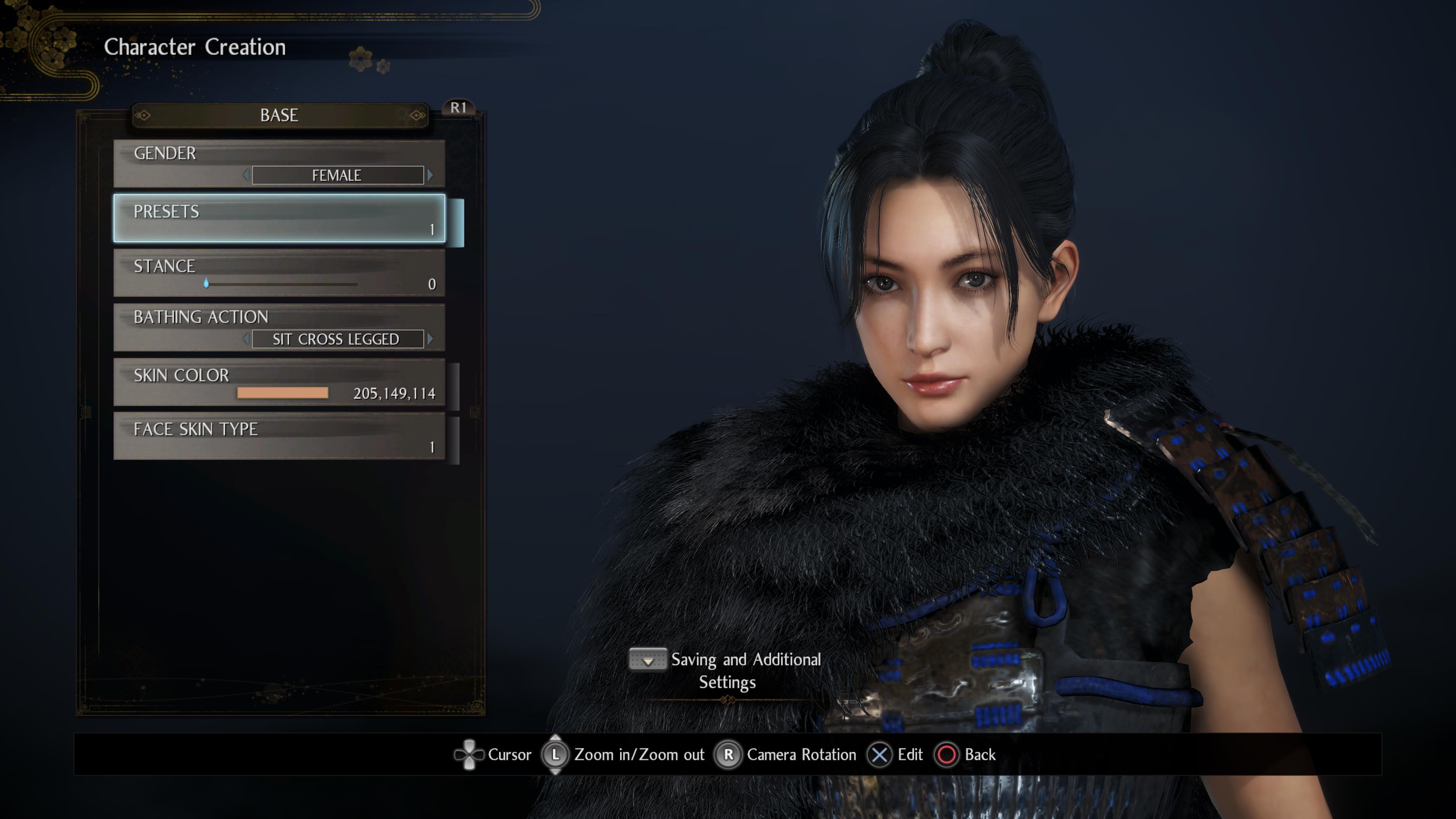Viewport: 1456px width, 819px height.
Task: Click right arrow next to SIT CROSS LEGGED
Action: (431, 339)
